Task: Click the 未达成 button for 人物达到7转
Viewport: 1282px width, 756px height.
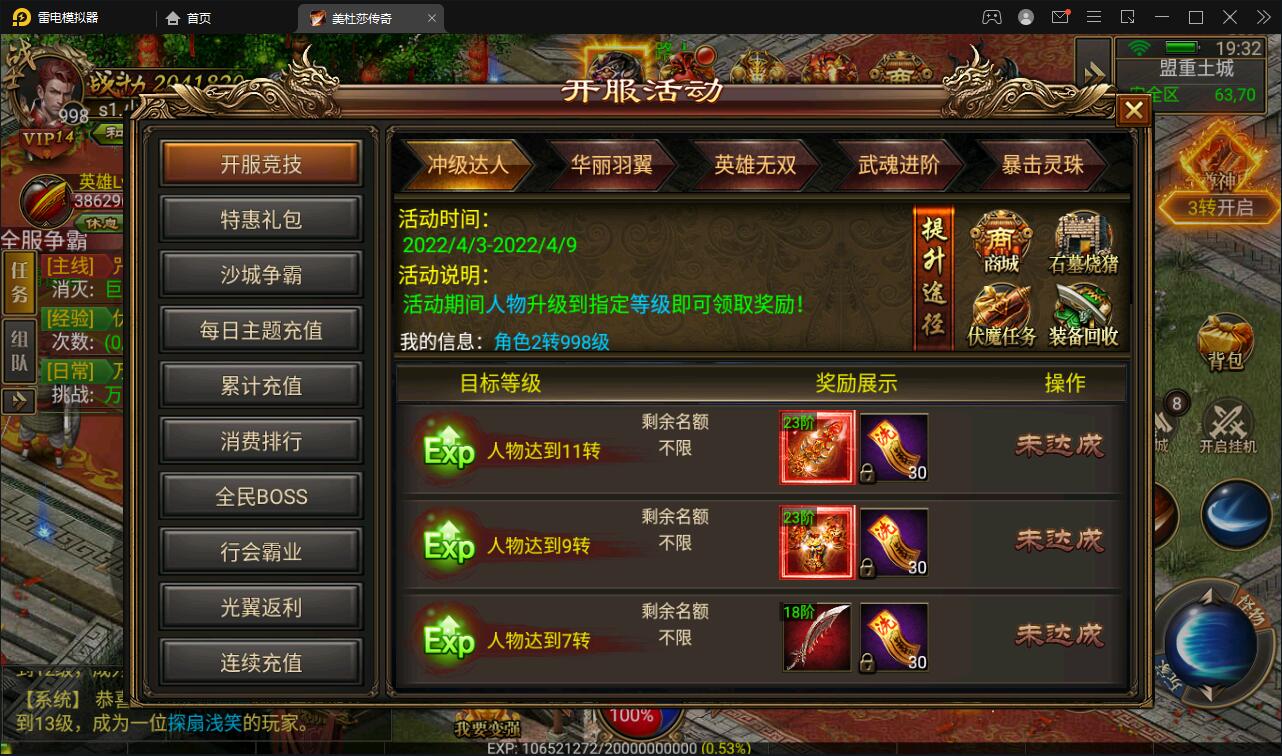Action: pos(1059,636)
